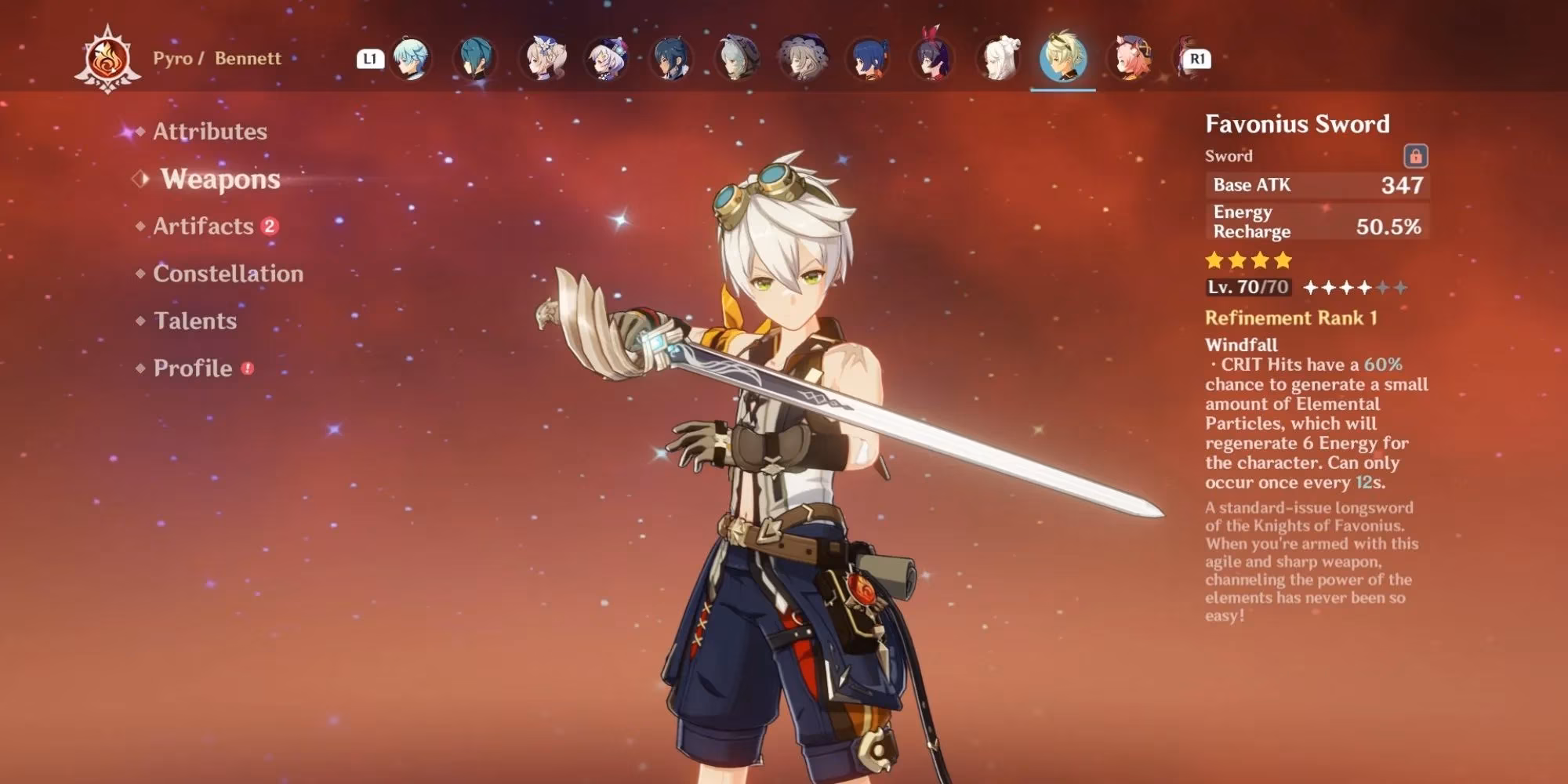1568x784 pixels.
Task: Open the Profile entry
Action: (193, 368)
